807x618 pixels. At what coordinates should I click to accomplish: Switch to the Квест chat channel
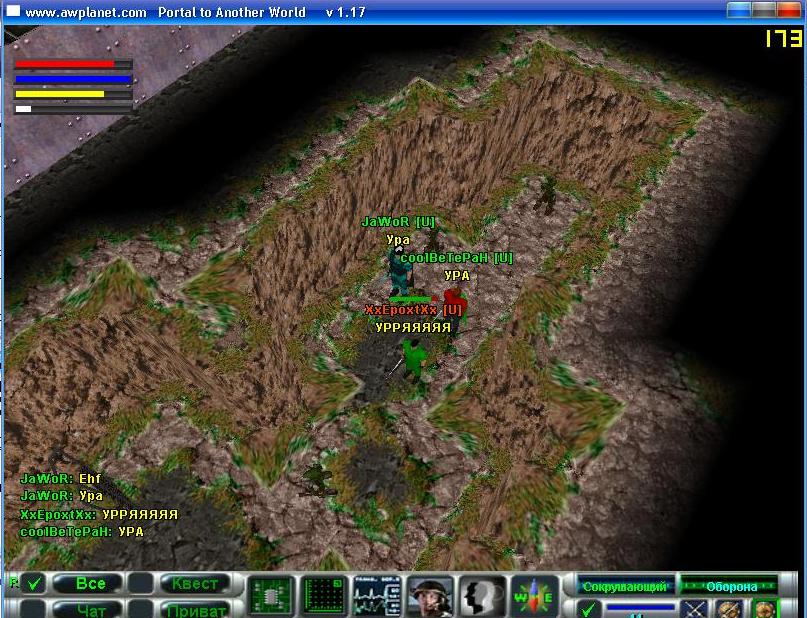(x=195, y=584)
